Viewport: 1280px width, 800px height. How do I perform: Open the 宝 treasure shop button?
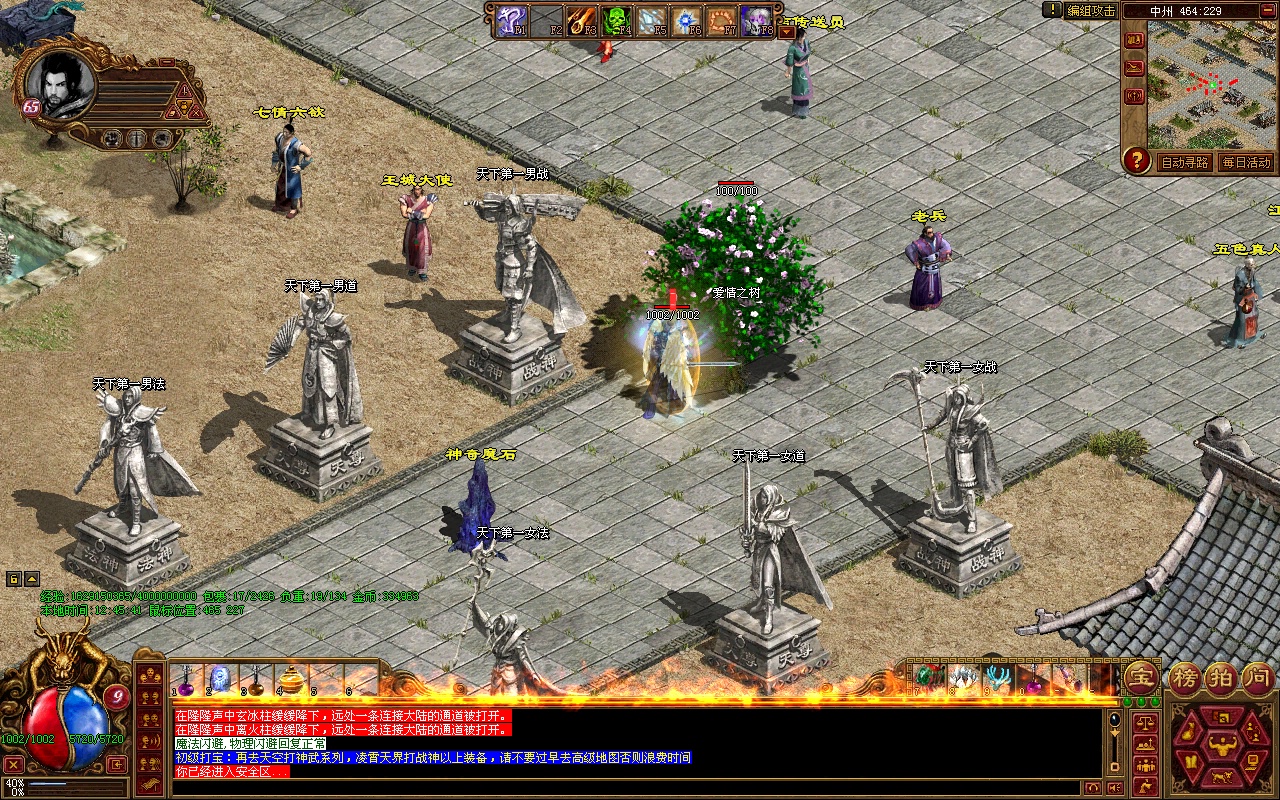click(x=1141, y=677)
